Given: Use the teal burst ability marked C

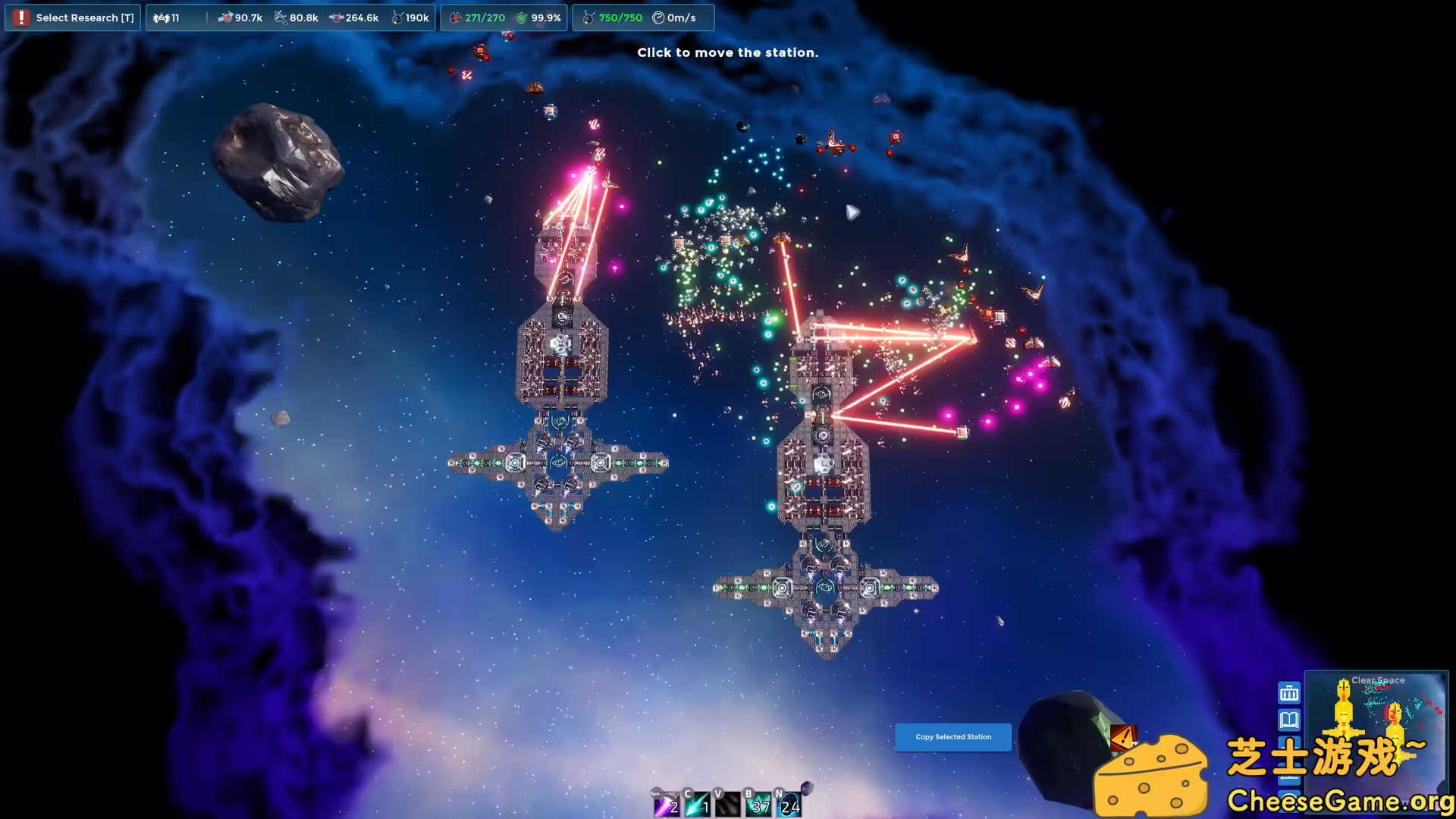Looking at the screenshot, I should pyautogui.click(x=697, y=805).
